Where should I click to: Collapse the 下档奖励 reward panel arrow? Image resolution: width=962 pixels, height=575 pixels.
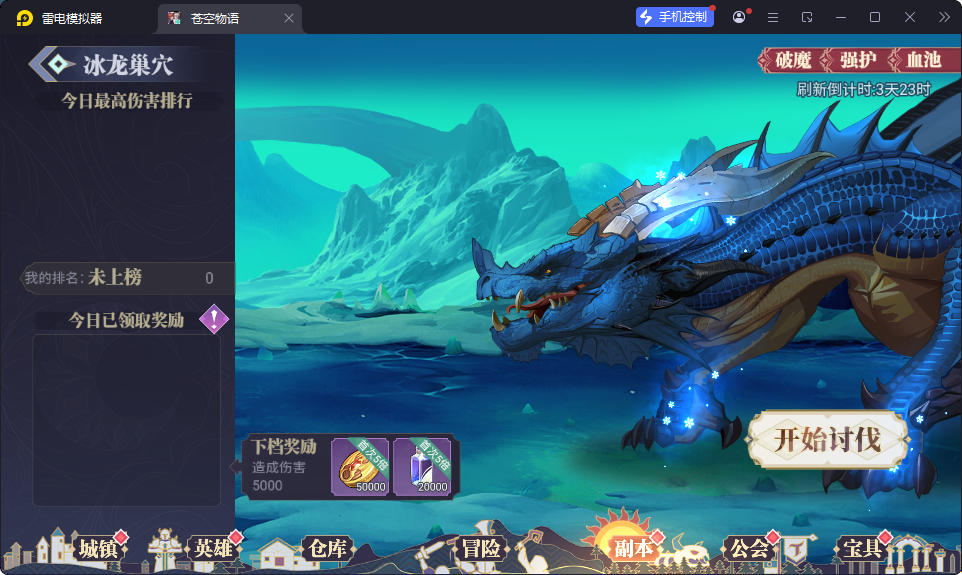coord(235,466)
